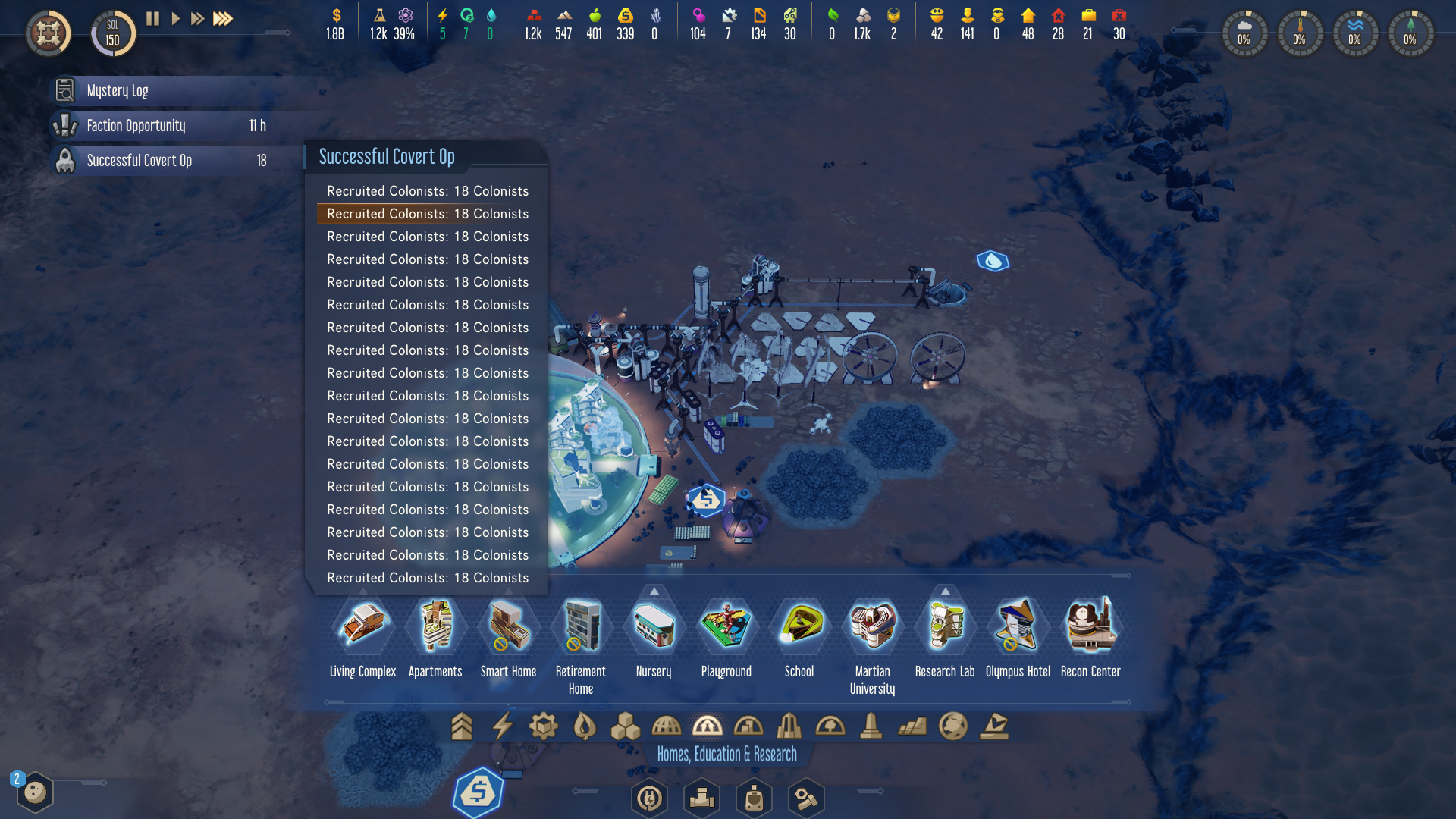Screen dimensions: 1456x819
Task: Pause the game simulation
Action: pos(152,19)
